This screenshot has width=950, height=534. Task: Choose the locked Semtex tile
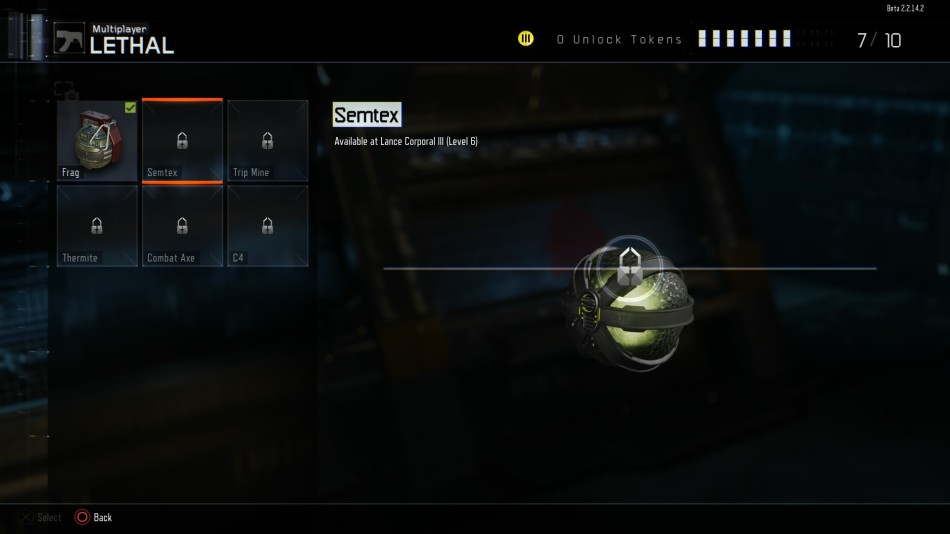[182, 141]
